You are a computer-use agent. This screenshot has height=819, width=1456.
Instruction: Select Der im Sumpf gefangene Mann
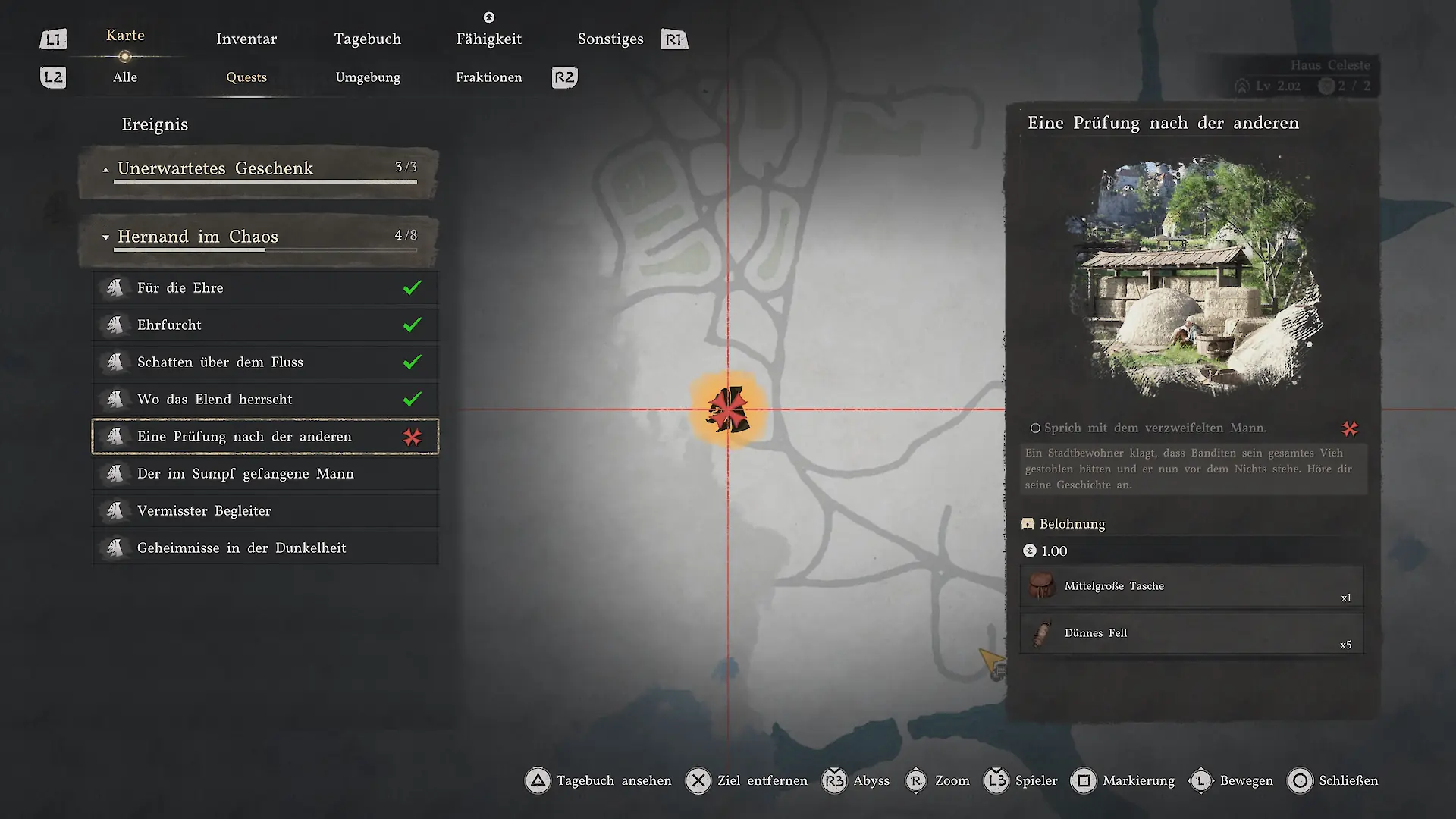[265, 474]
